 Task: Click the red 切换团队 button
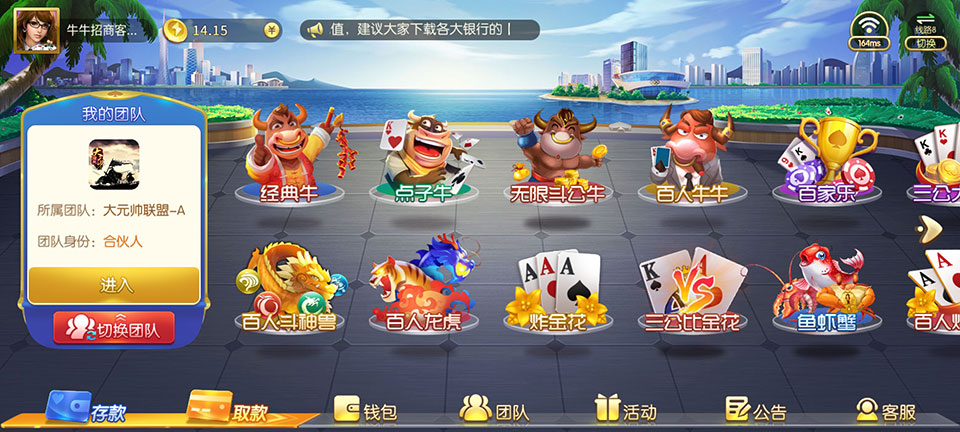(x=114, y=327)
